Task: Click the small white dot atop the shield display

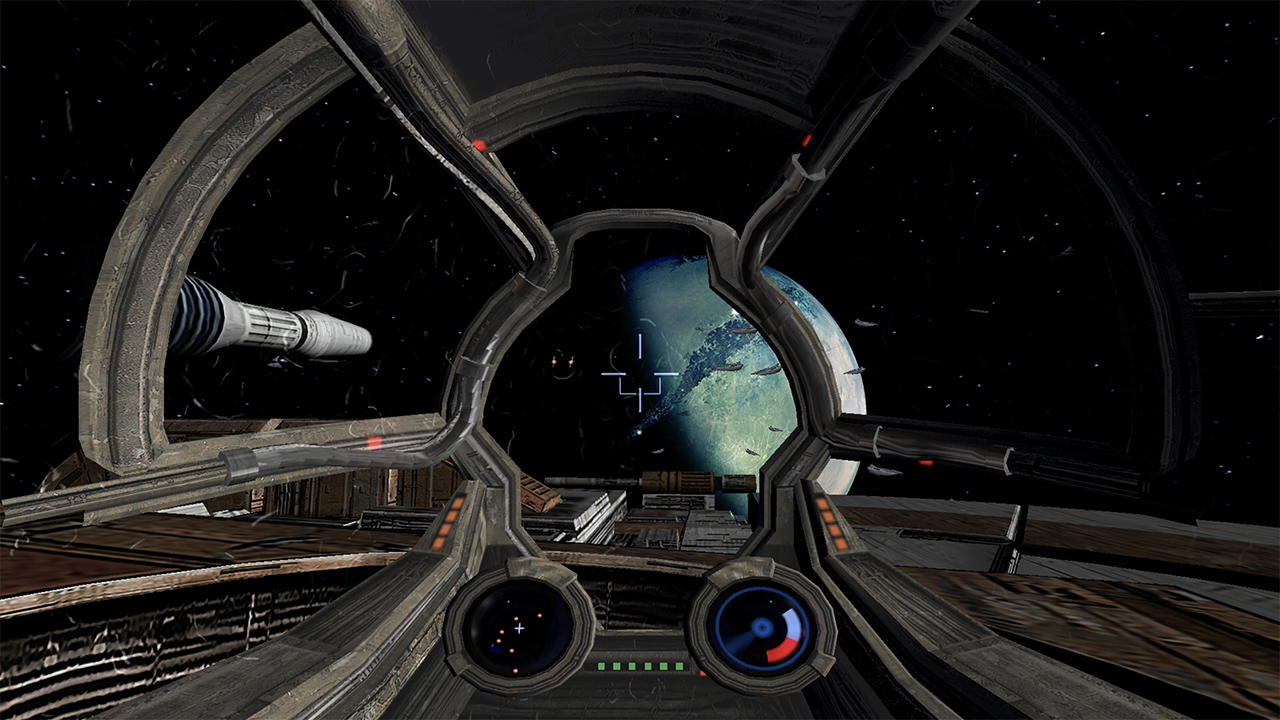Action: pyautogui.click(x=770, y=601)
